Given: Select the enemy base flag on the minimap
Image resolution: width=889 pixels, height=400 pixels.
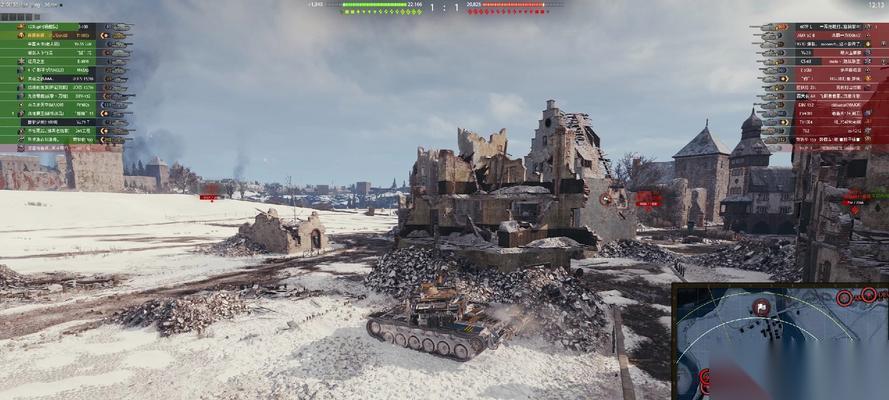Looking at the screenshot, I should 762,309.
